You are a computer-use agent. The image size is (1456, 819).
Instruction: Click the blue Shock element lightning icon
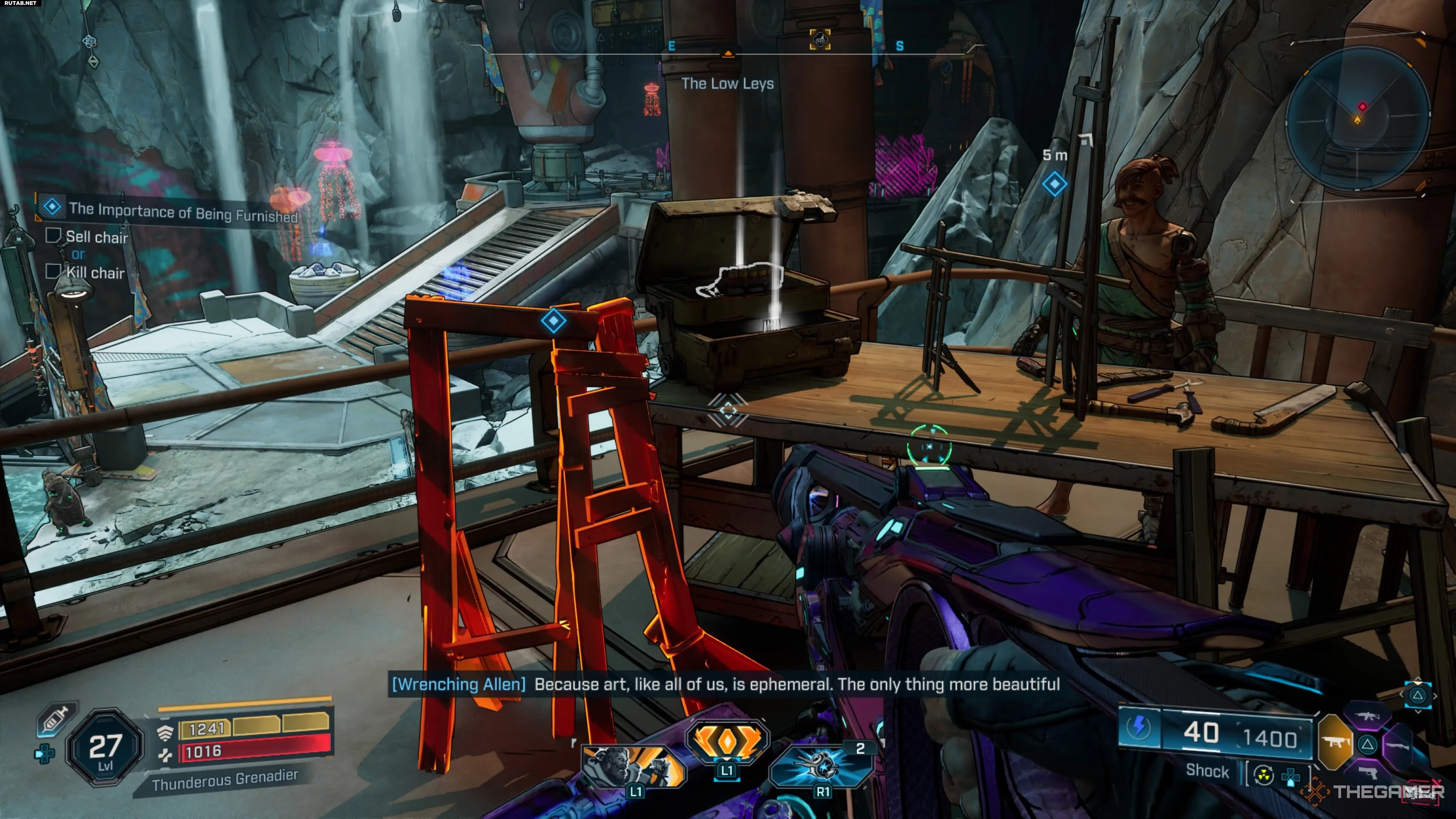click(x=1138, y=728)
